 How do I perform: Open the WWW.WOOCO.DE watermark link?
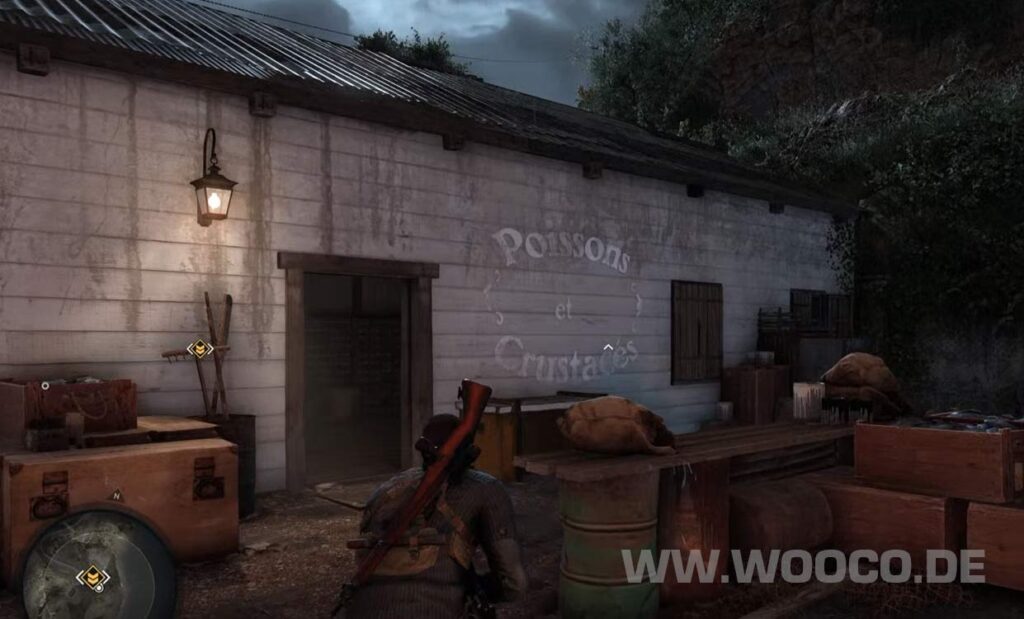tap(803, 566)
